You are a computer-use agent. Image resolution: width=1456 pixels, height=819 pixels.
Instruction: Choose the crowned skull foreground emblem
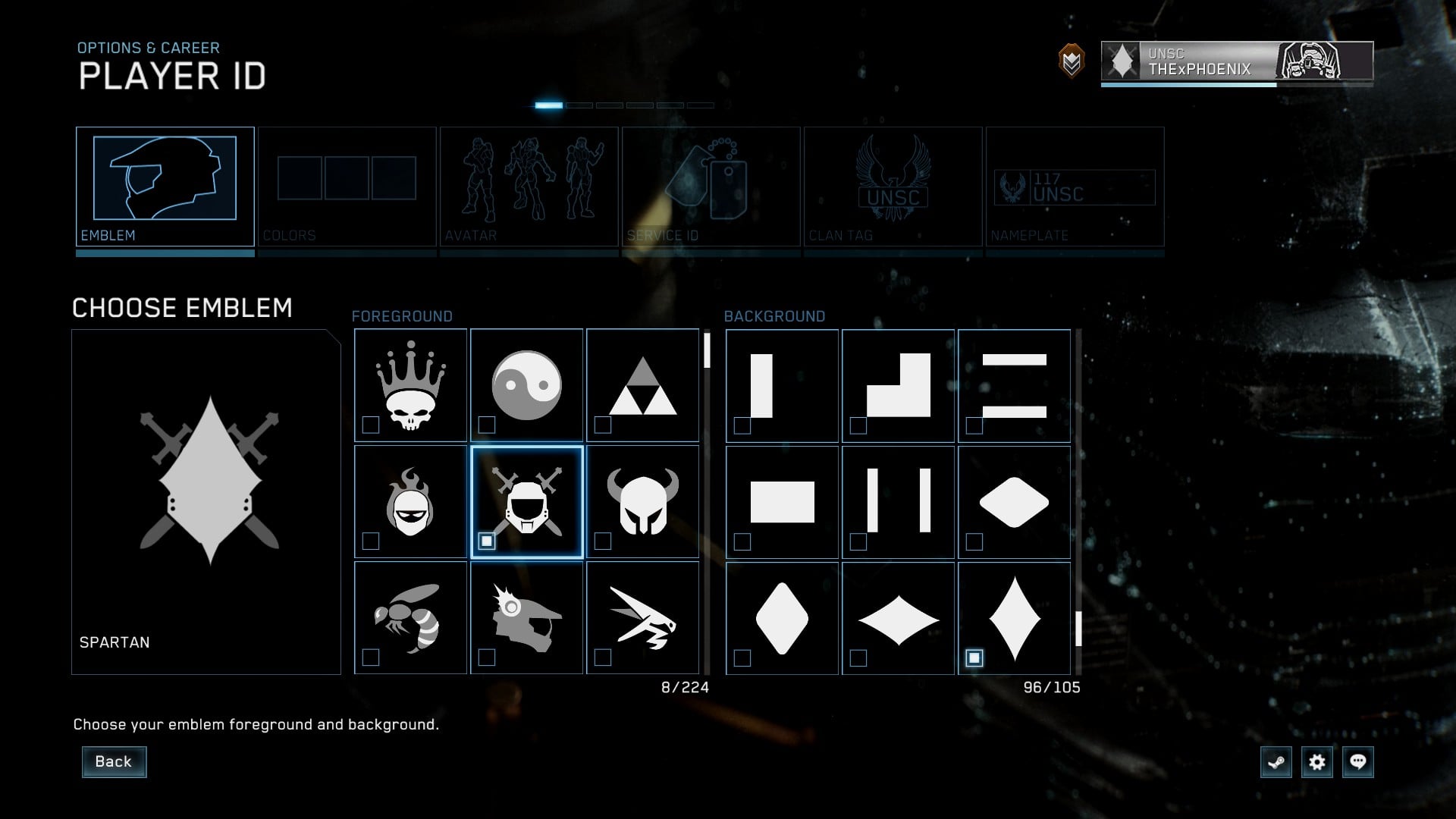(x=410, y=385)
